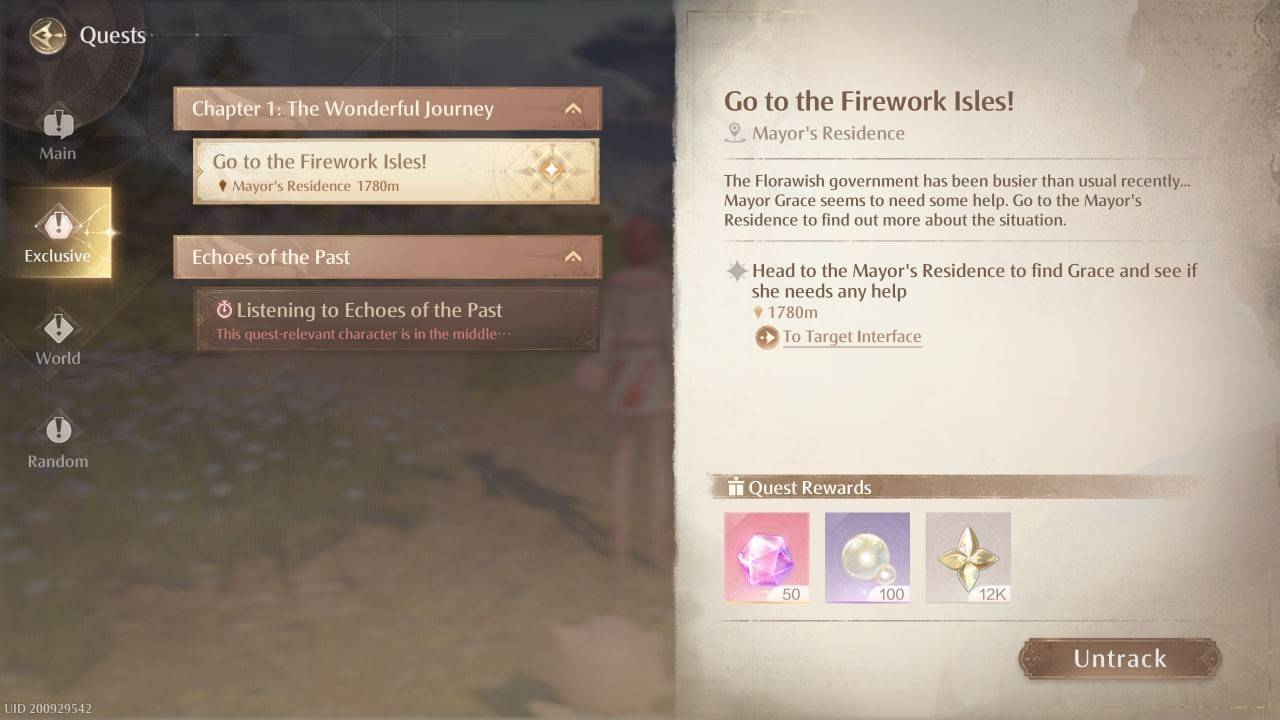
Task: Click the pink gem reward showing 50
Action: 766,556
